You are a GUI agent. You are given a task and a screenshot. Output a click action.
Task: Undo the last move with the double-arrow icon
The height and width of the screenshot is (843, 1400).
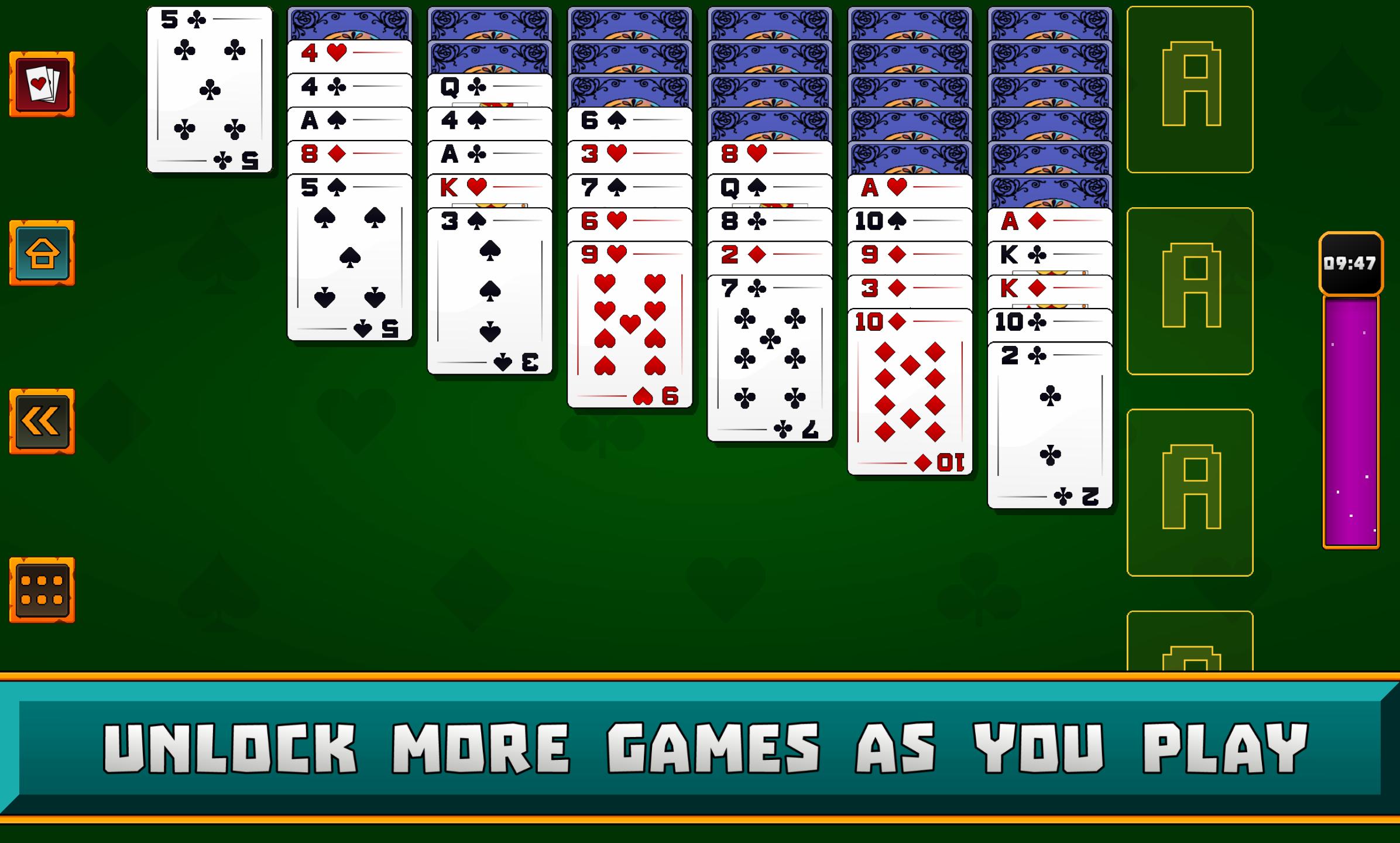tap(41, 420)
